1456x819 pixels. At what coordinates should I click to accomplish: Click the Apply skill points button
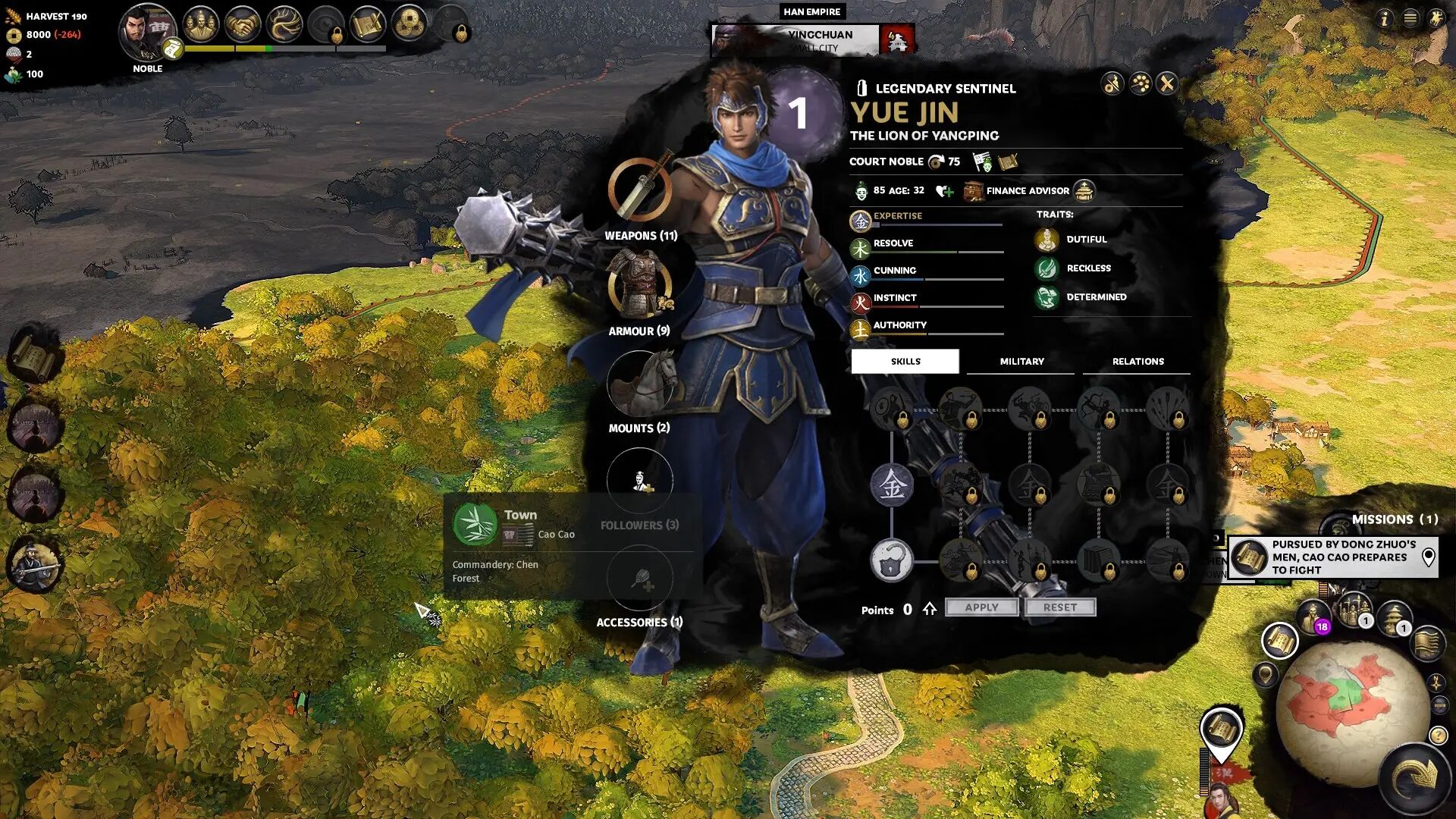(981, 607)
